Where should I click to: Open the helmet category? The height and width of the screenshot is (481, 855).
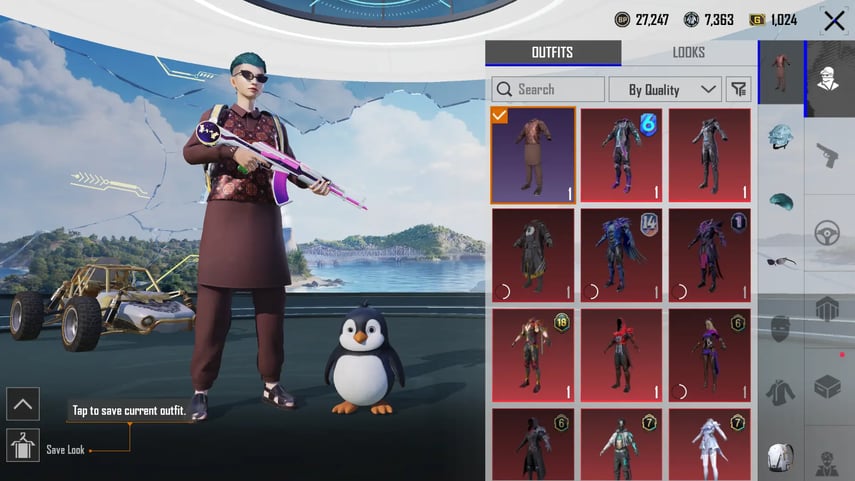(x=781, y=137)
